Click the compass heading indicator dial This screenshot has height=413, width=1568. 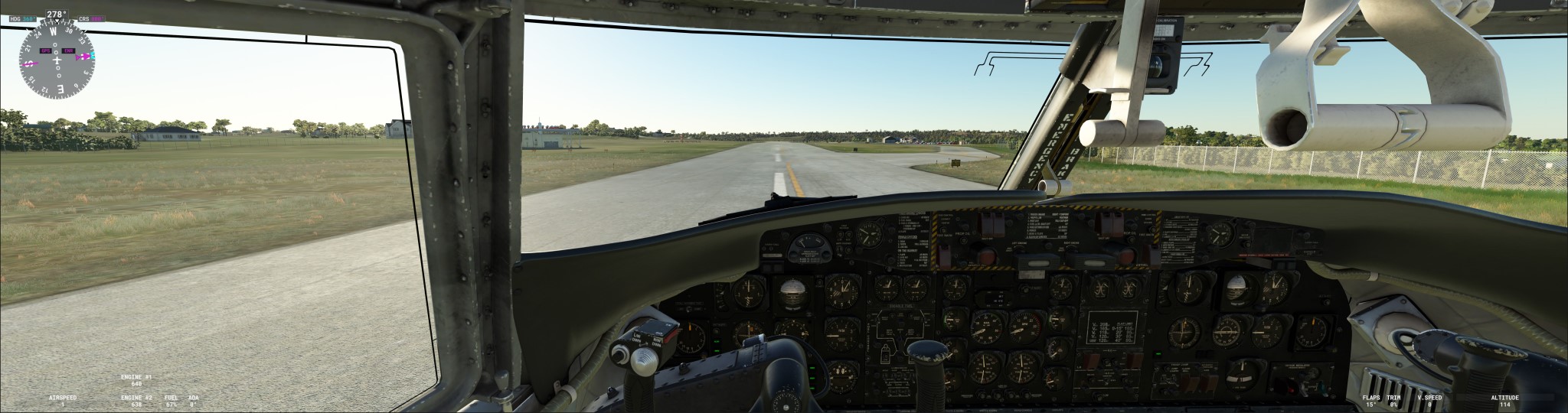(57, 61)
